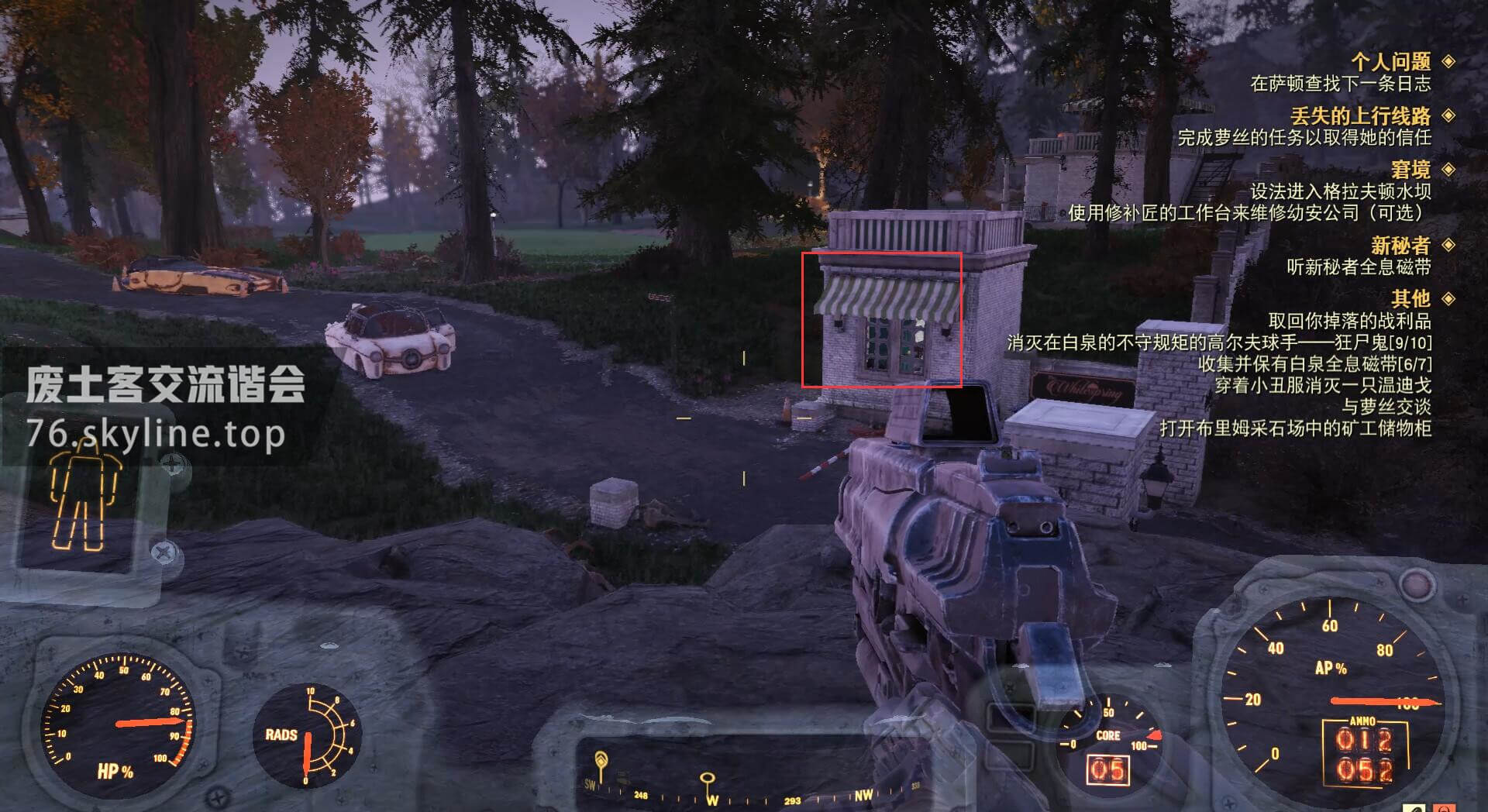Choose the objective 与萝丝交谈

coord(1386,406)
